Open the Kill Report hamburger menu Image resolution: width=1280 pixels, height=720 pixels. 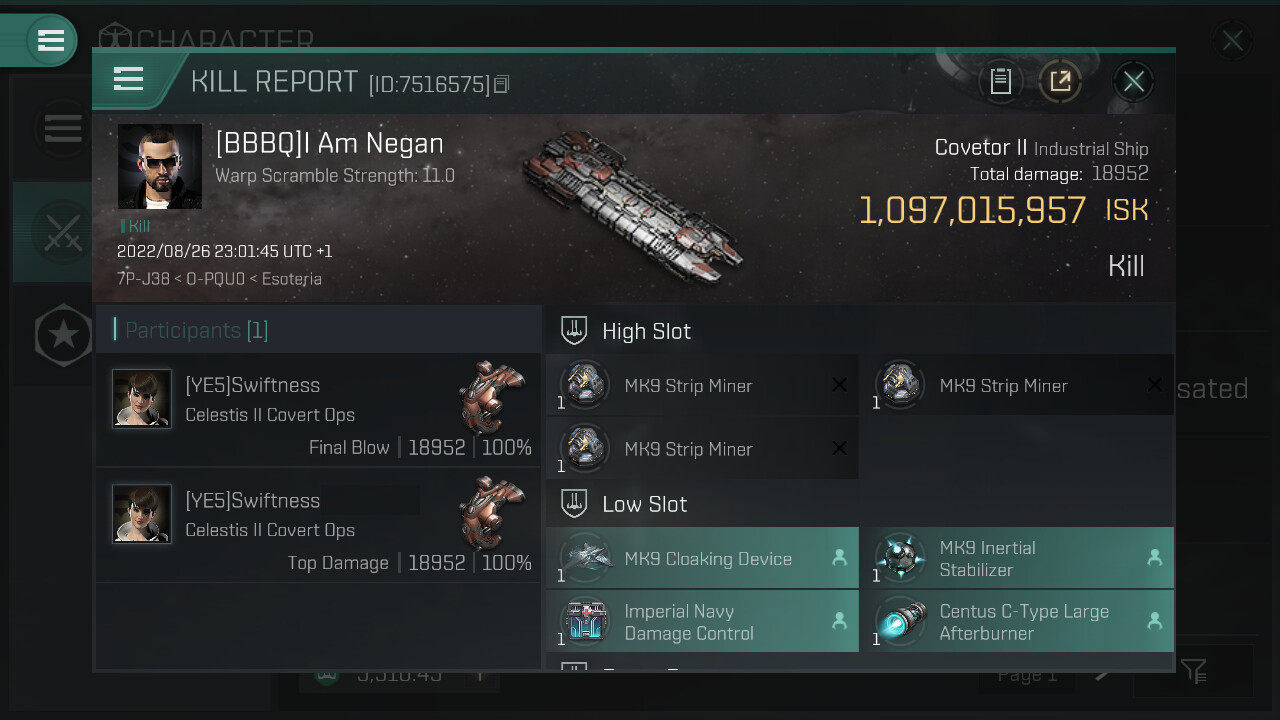pyautogui.click(x=129, y=79)
